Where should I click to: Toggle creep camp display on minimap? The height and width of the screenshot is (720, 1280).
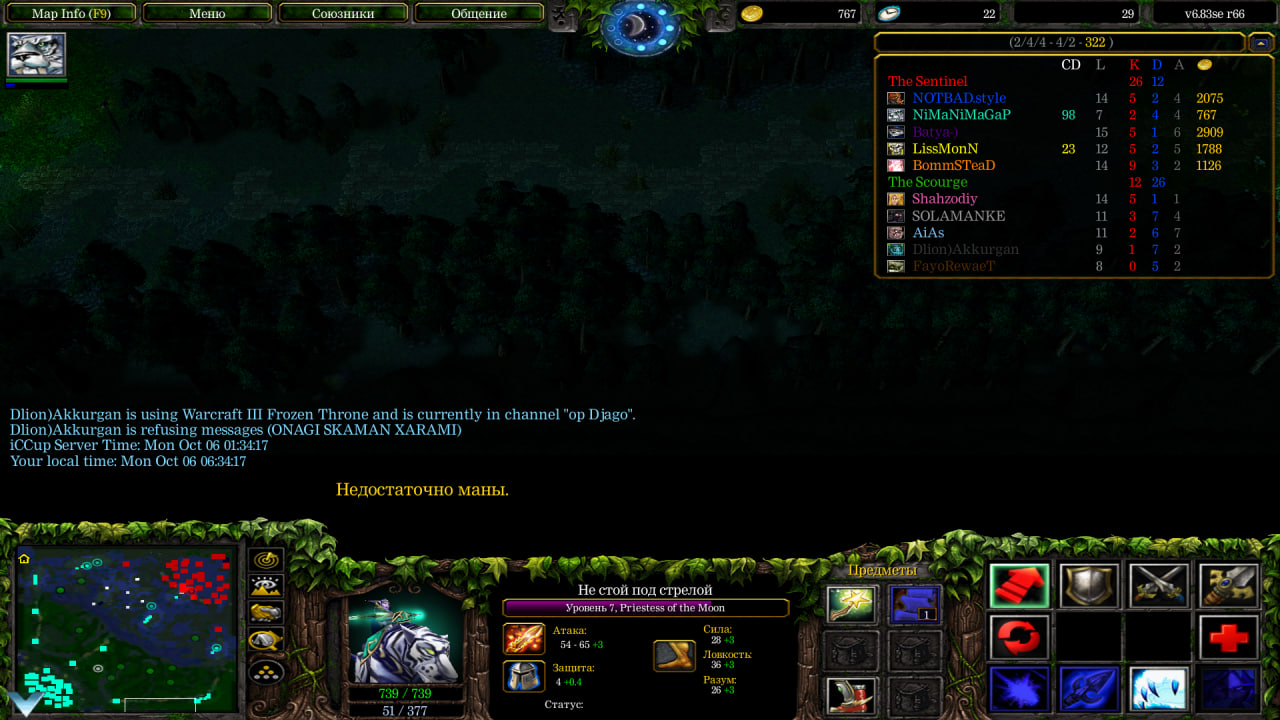[x=266, y=640]
